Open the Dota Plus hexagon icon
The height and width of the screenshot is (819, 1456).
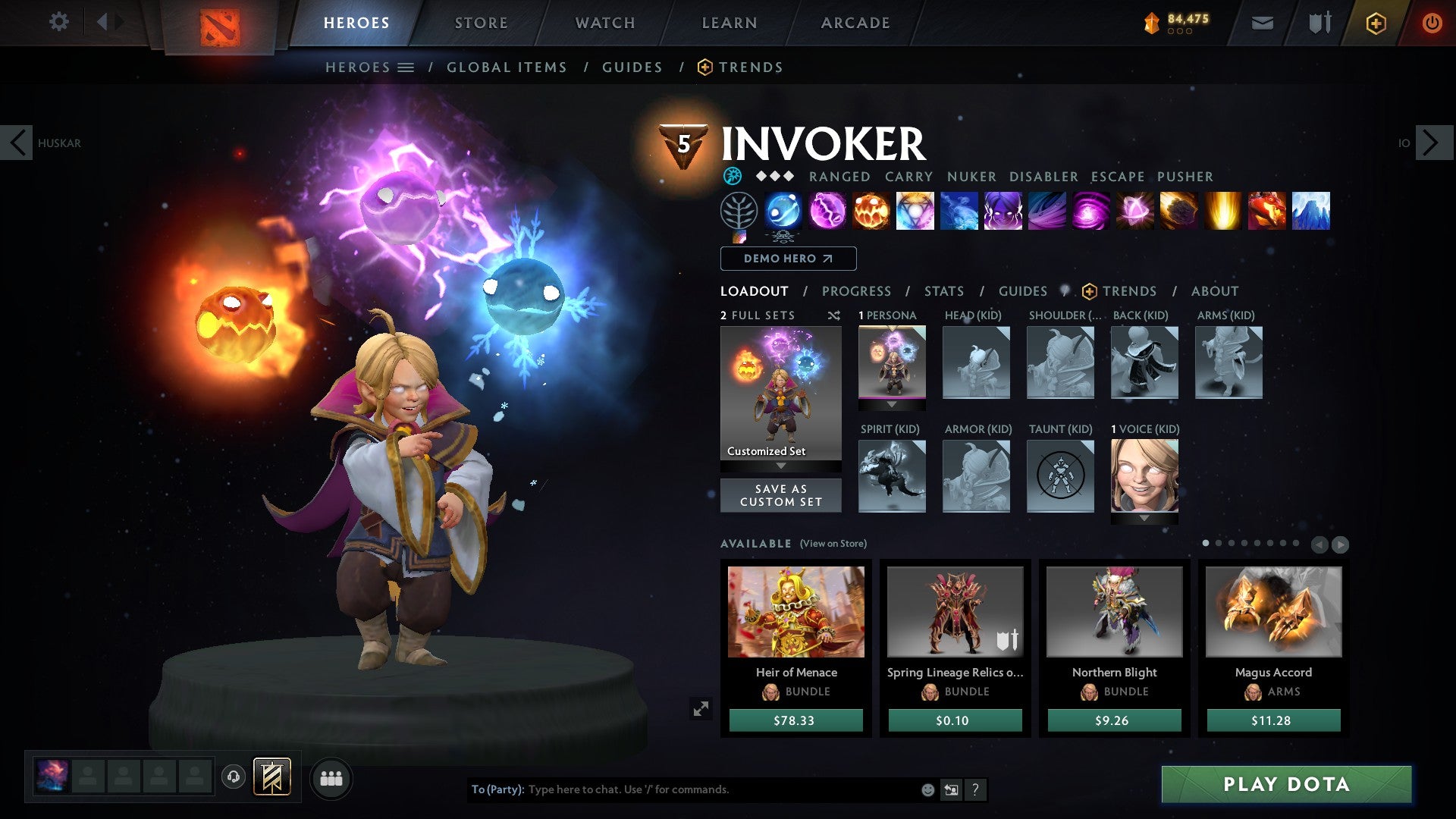pos(1376,23)
